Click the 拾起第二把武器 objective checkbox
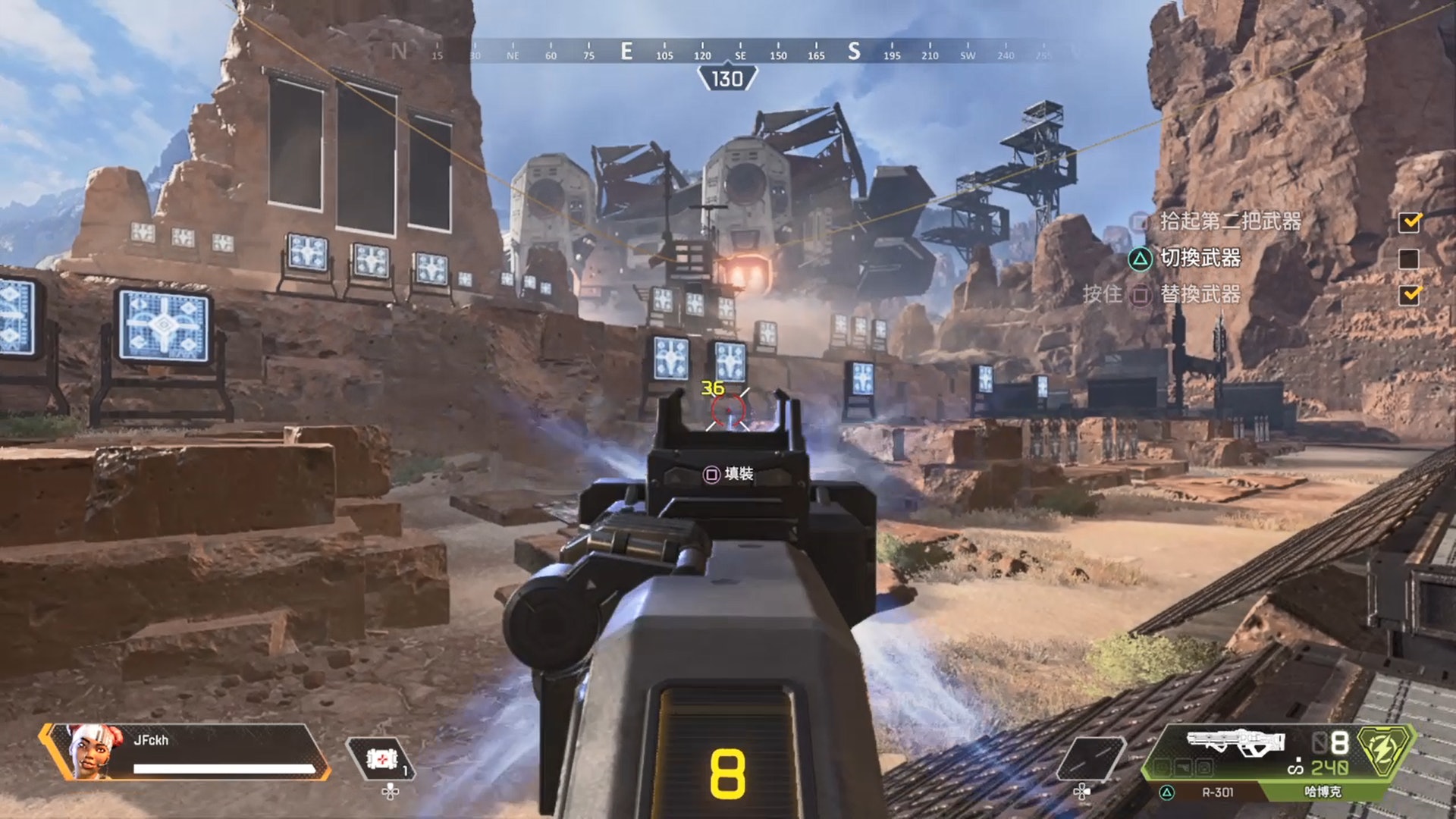 coord(1410,221)
